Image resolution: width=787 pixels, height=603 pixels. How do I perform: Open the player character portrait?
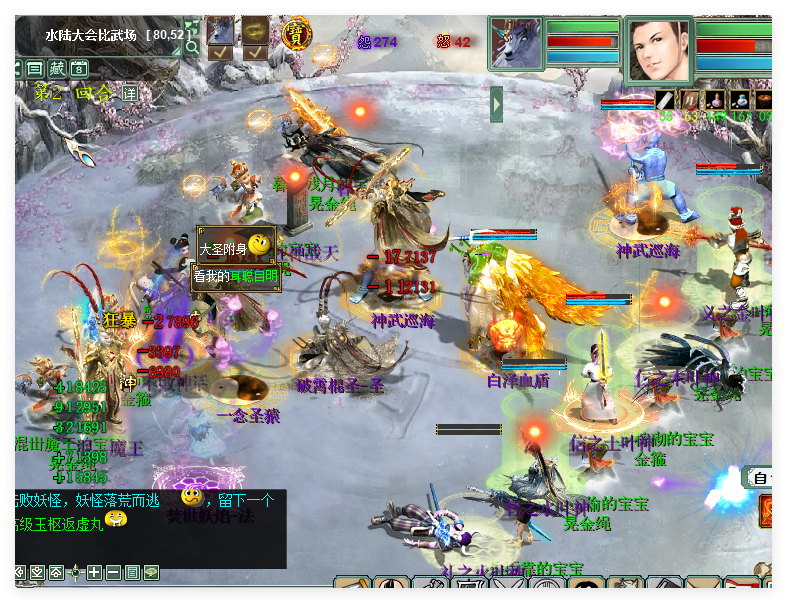tap(658, 50)
